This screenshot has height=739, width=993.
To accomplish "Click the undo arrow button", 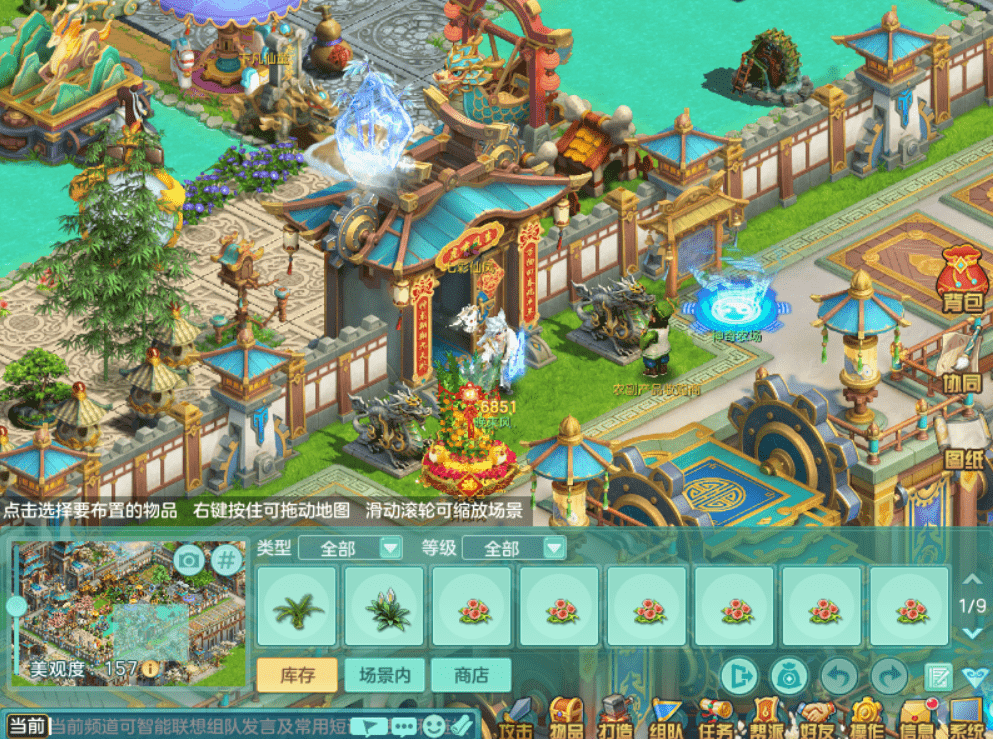I will [x=839, y=676].
